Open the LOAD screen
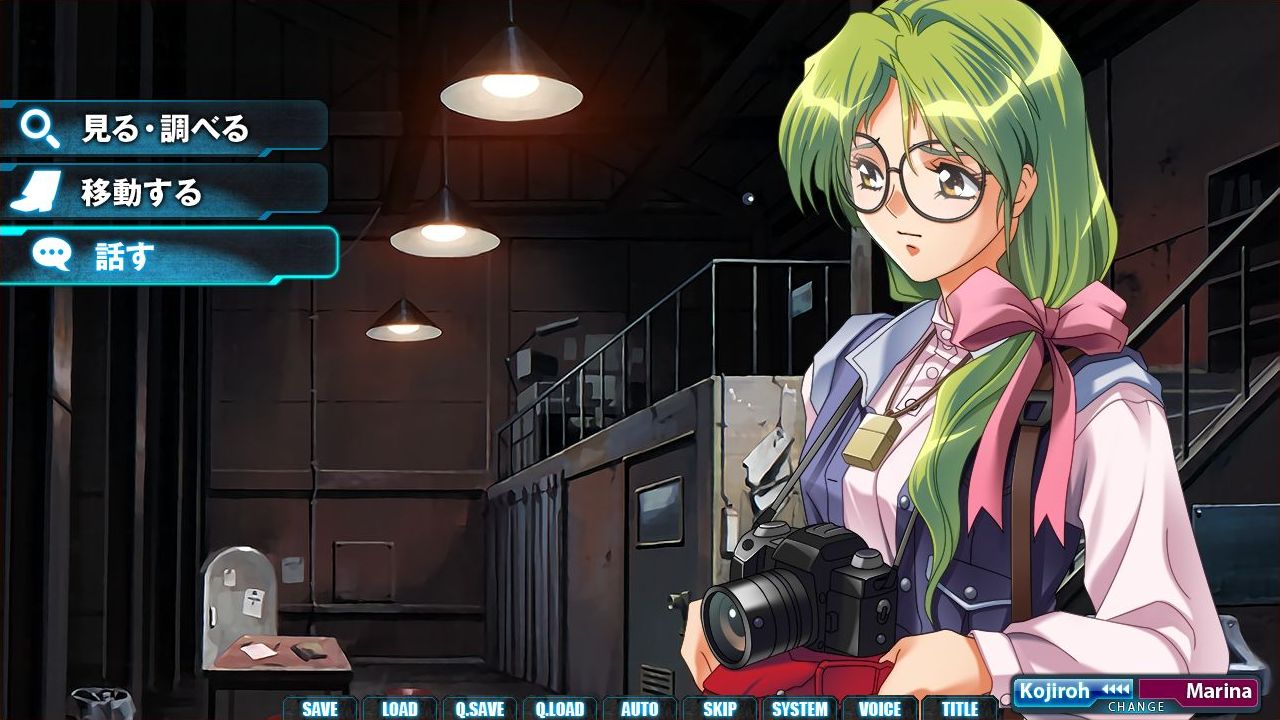Viewport: 1280px width, 720px height. [x=400, y=707]
